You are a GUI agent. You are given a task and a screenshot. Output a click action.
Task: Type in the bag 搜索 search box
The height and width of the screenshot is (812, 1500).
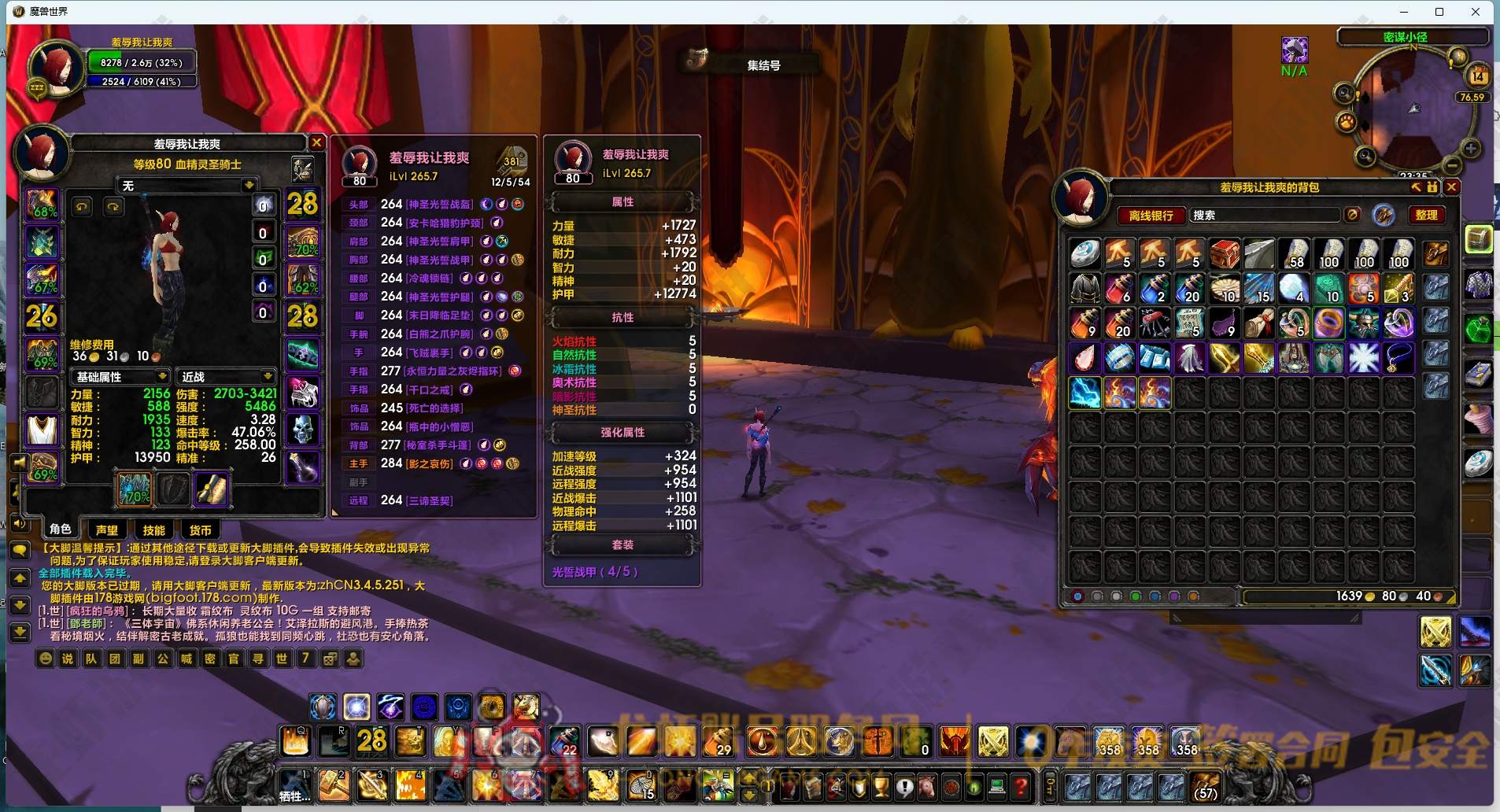(x=1264, y=215)
